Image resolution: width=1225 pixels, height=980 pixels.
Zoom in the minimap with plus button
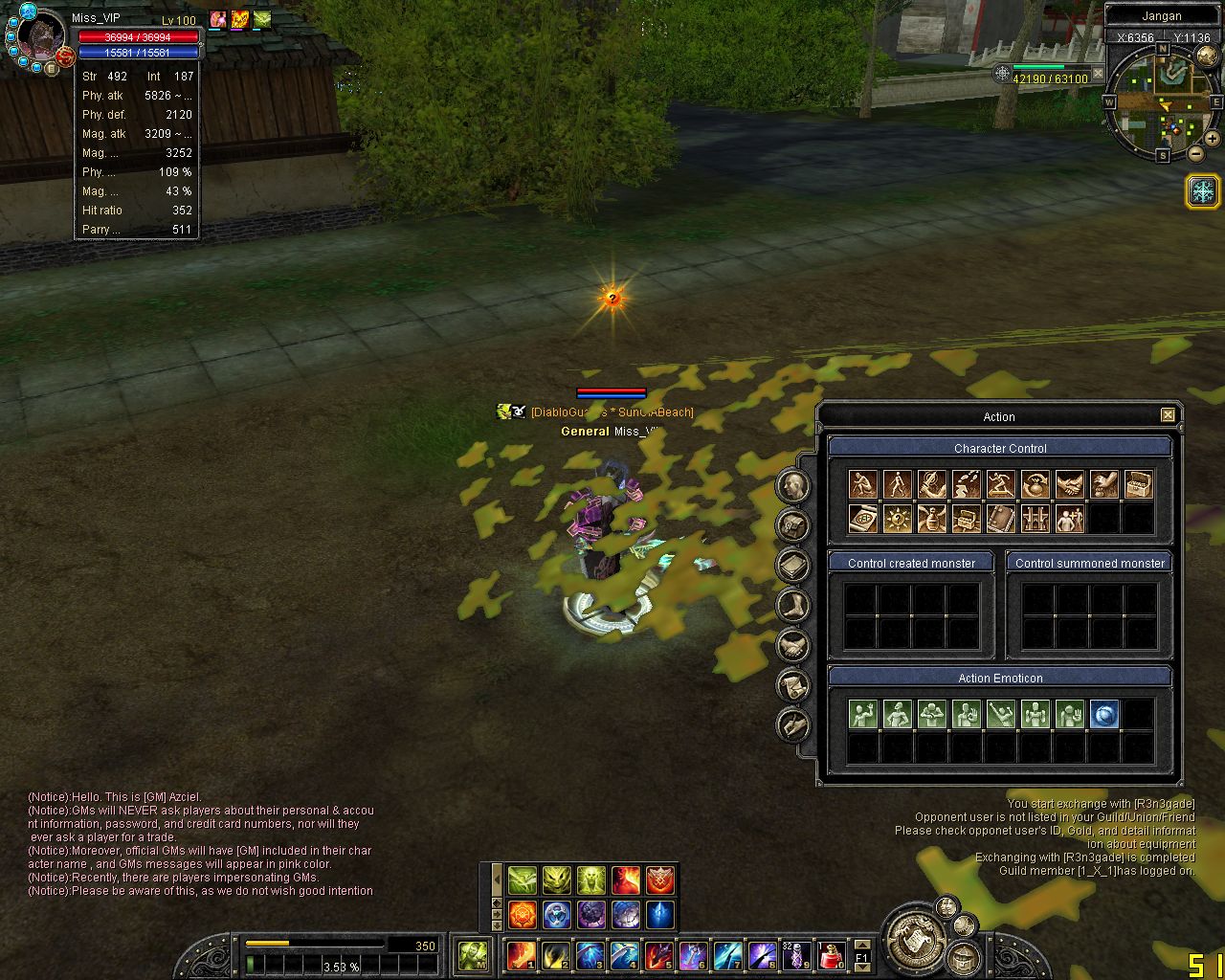coord(1214,140)
